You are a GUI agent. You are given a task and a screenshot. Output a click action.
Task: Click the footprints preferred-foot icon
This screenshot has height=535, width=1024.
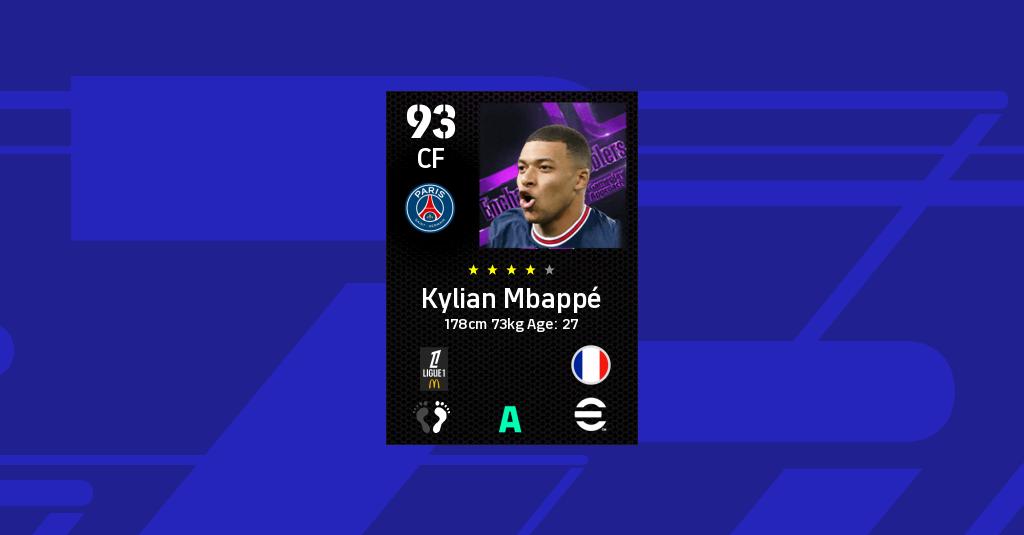pyautogui.click(x=433, y=416)
